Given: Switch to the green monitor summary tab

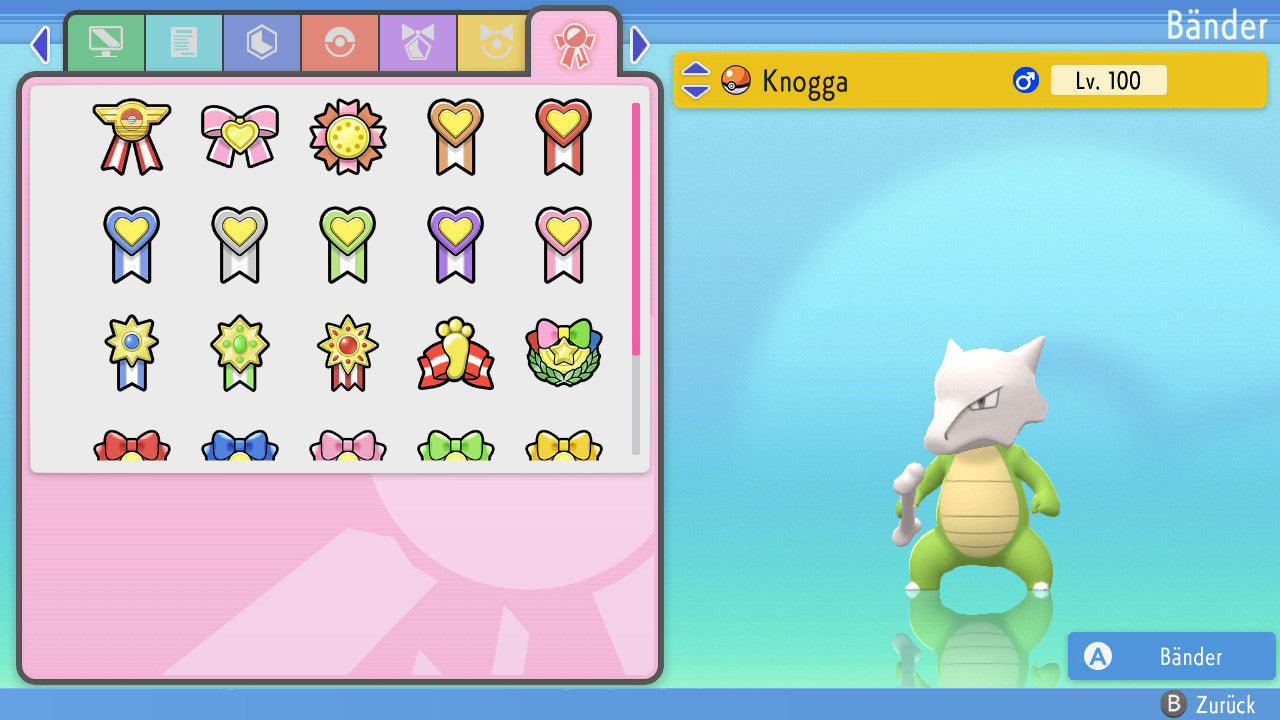Looking at the screenshot, I should [105, 42].
